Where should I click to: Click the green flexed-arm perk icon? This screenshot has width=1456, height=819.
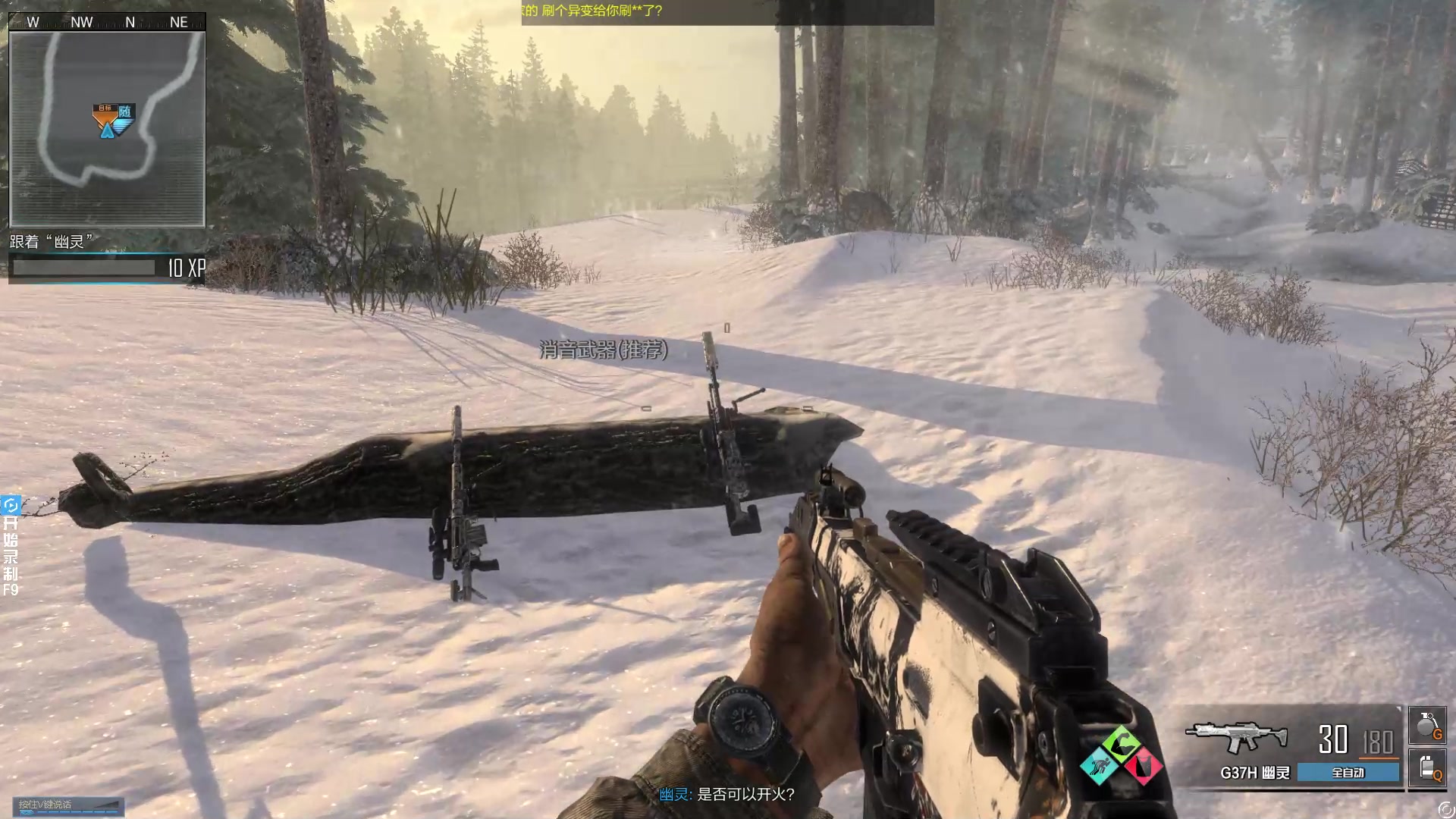point(1122,743)
